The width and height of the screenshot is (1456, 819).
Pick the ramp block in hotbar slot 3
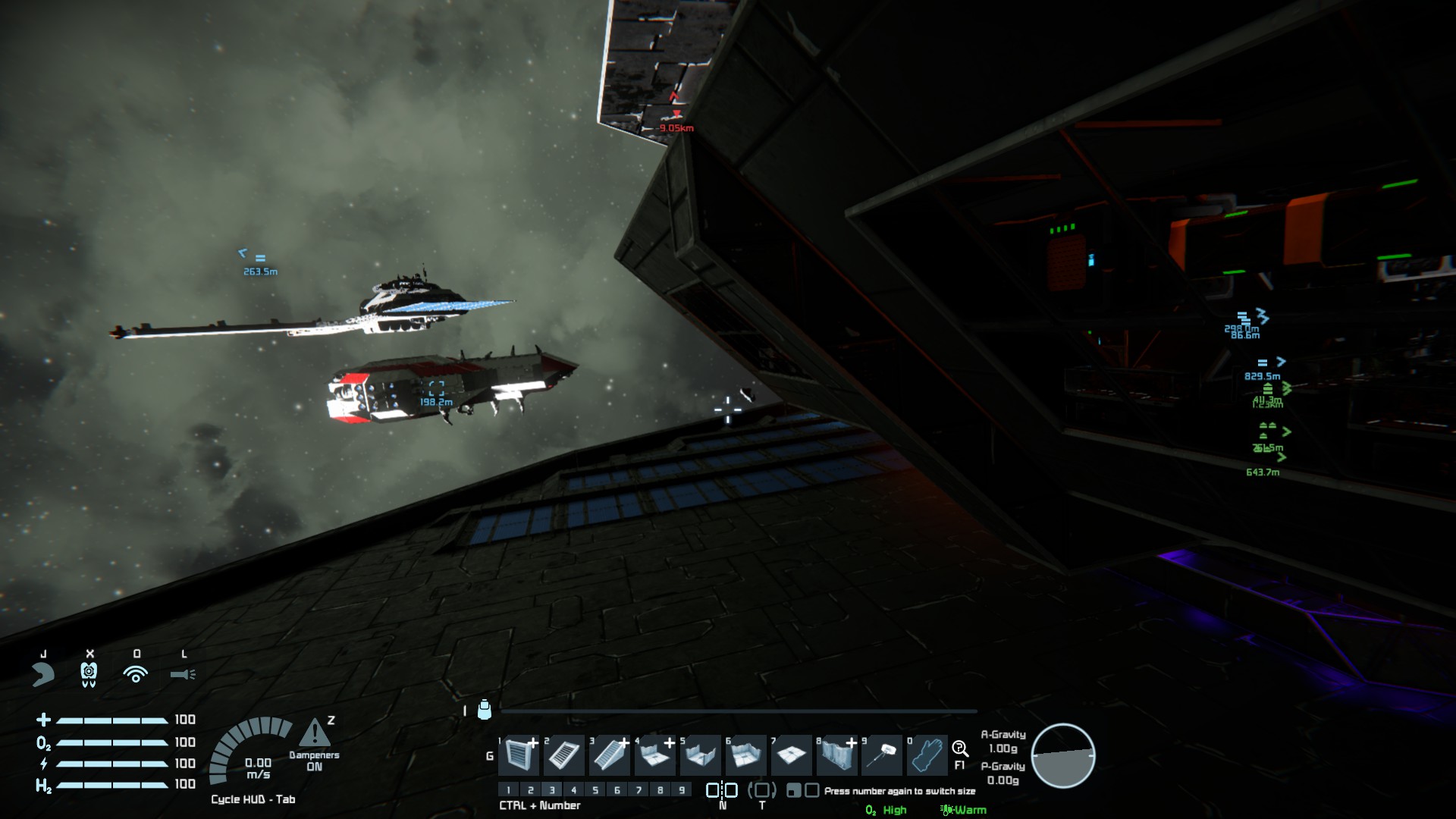[610, 755]
